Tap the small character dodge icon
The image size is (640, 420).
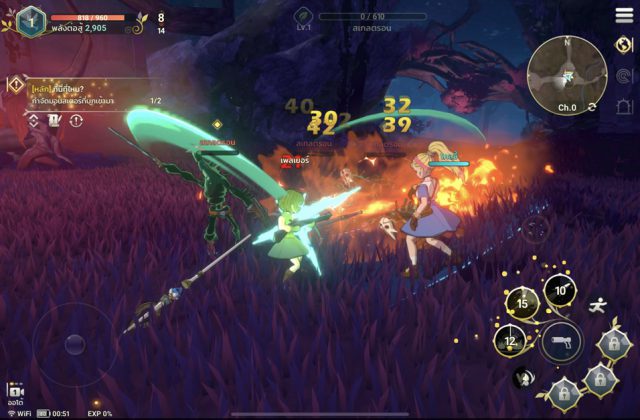(x=521, y=377)
